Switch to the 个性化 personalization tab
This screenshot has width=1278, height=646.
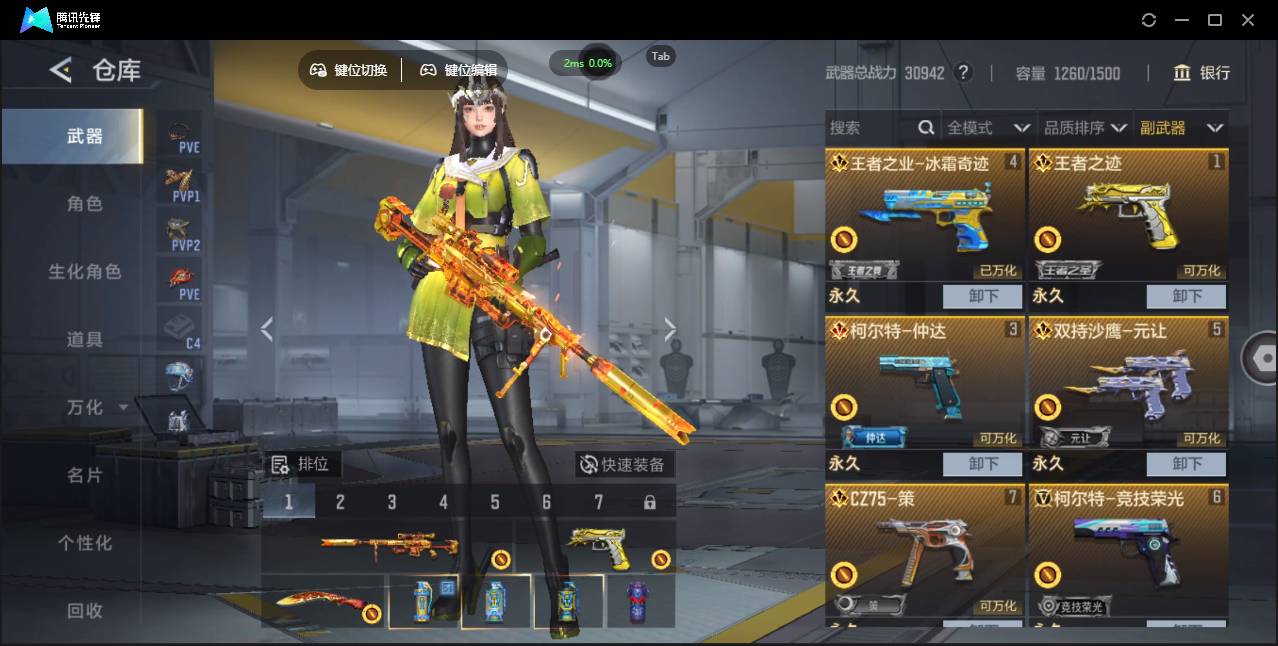(x=85, y=543)
